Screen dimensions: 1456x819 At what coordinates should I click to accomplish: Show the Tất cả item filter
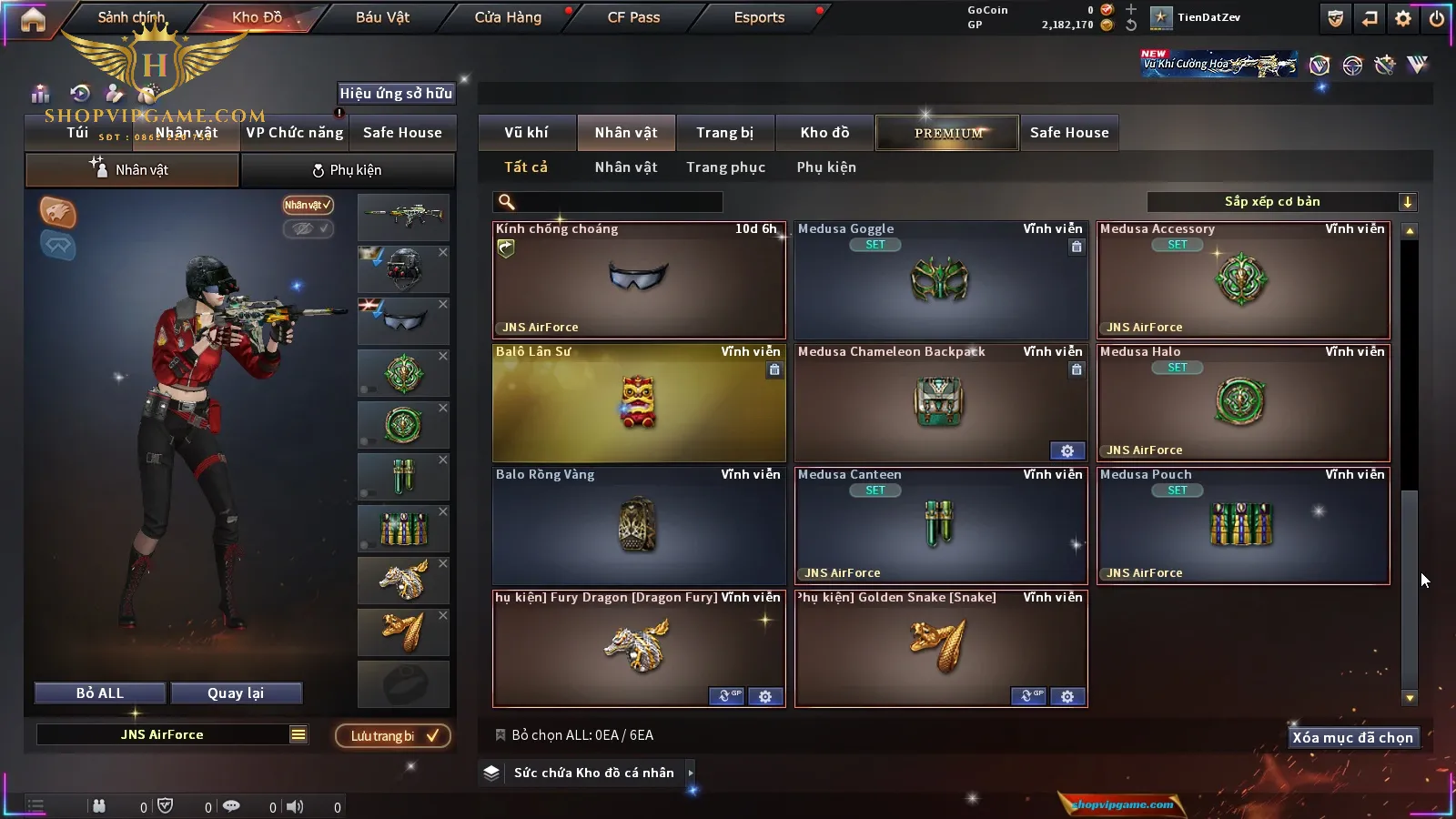[x=526, y=167]
